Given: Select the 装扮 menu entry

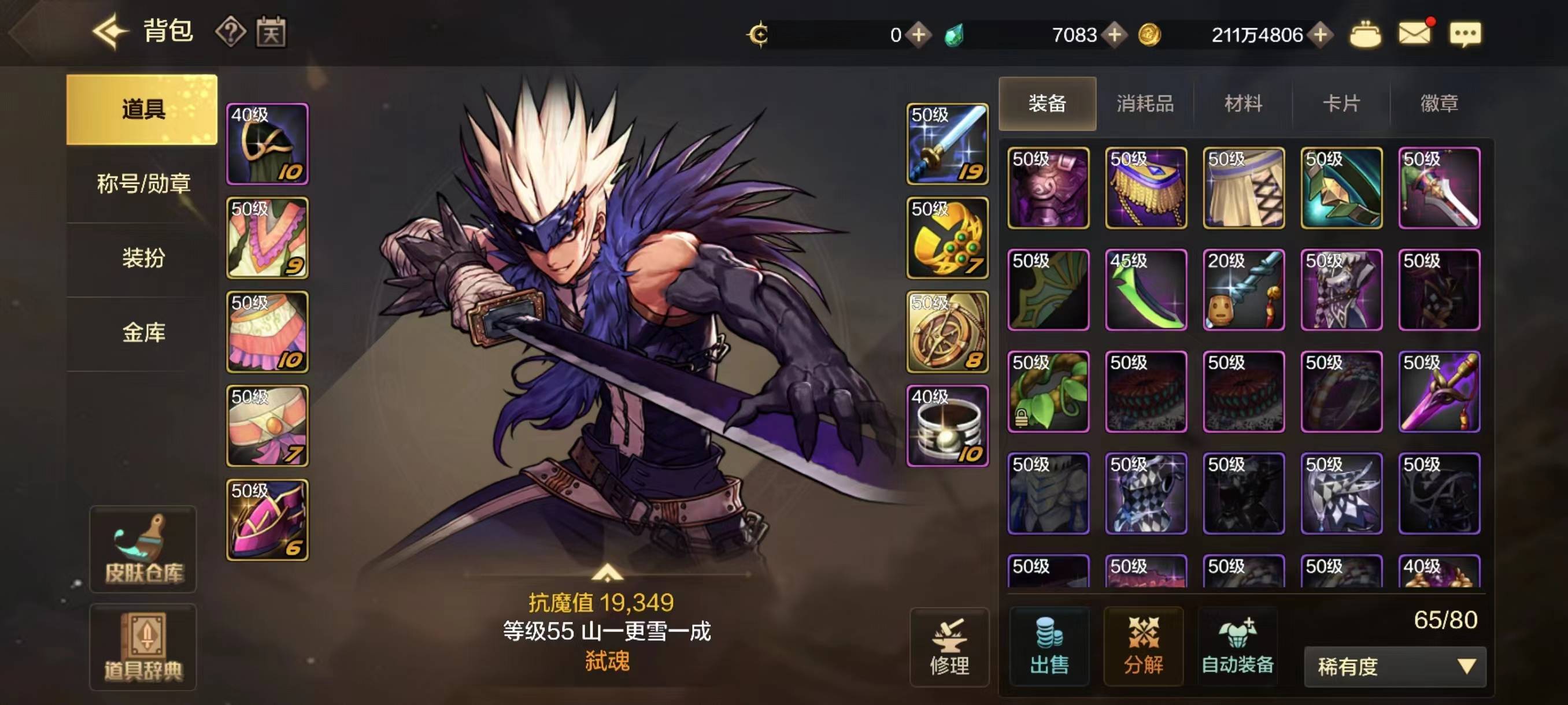Looking at the screenshot, I should click(143, 257).
